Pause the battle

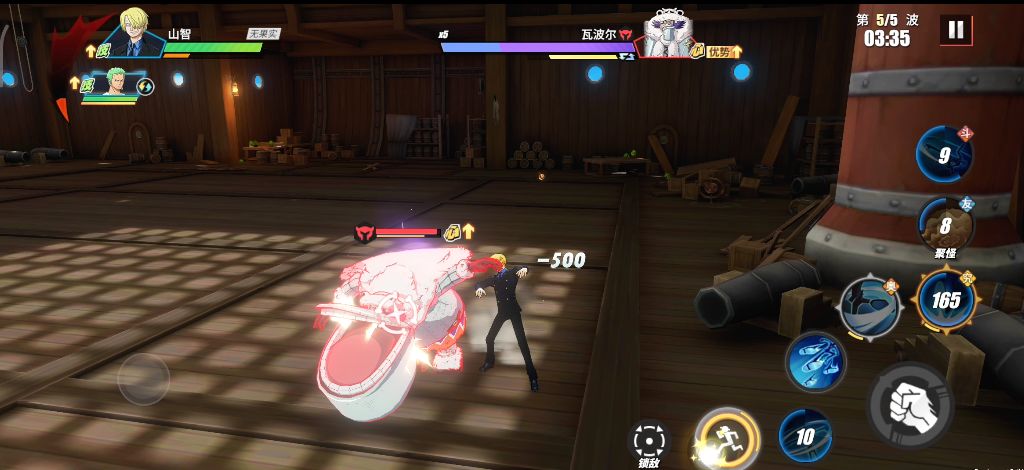pyautogui.click(x=956, y=30)
